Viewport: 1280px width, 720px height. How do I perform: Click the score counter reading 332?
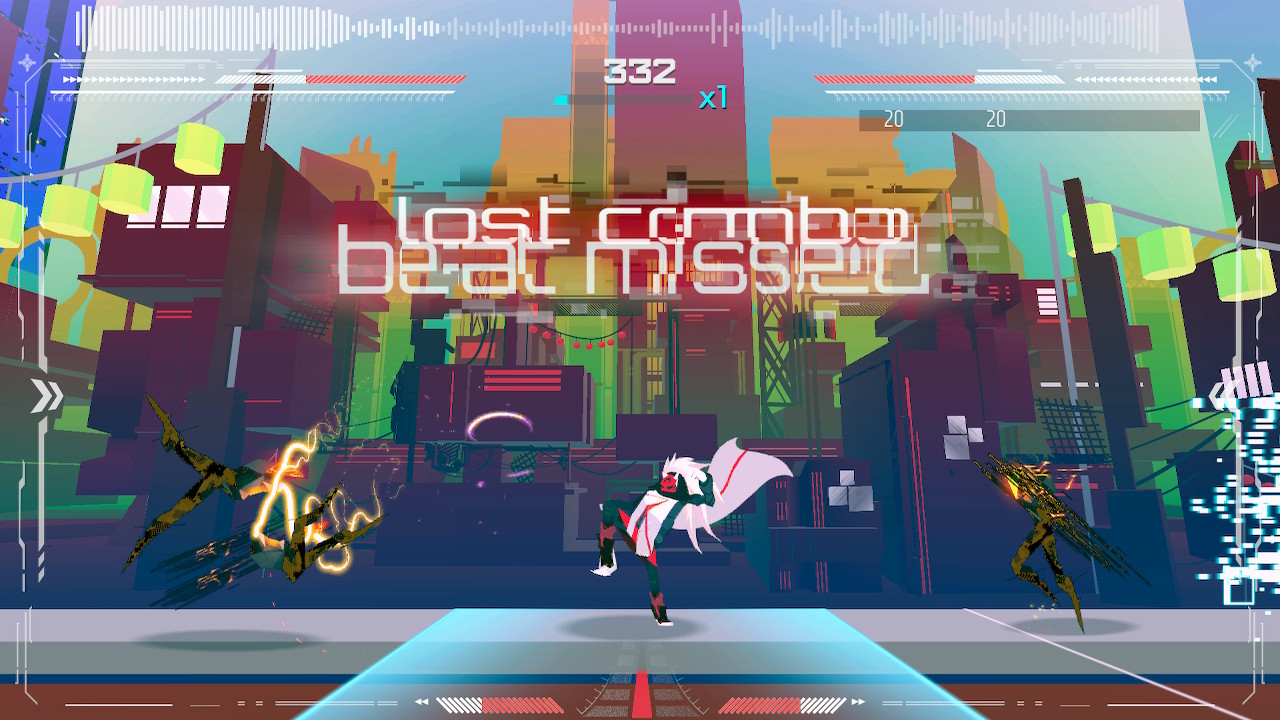(x=640, y=70)
